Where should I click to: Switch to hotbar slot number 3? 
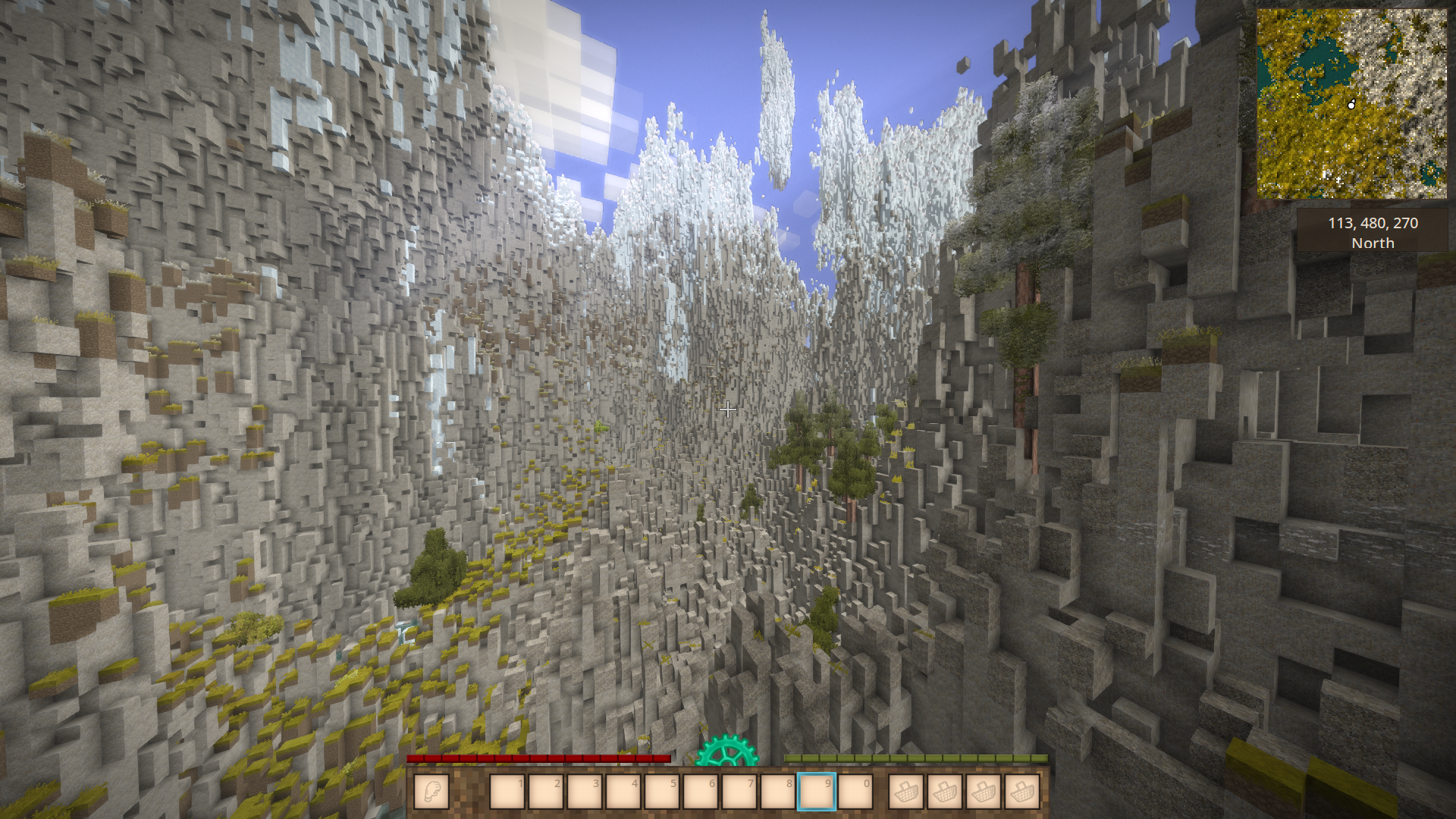[585, 792]
